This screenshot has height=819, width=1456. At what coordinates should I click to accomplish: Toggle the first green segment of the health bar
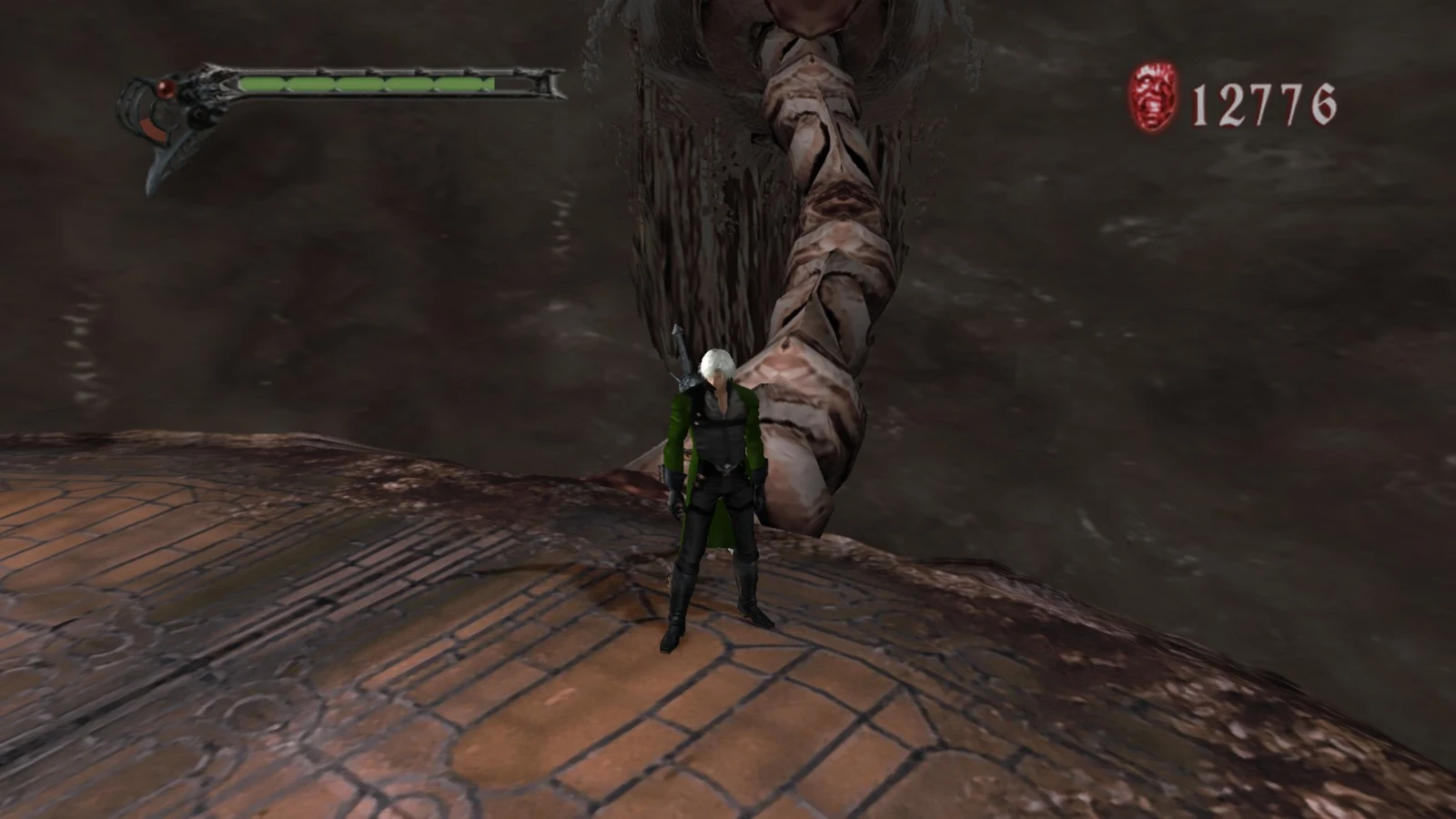point(264,83)
